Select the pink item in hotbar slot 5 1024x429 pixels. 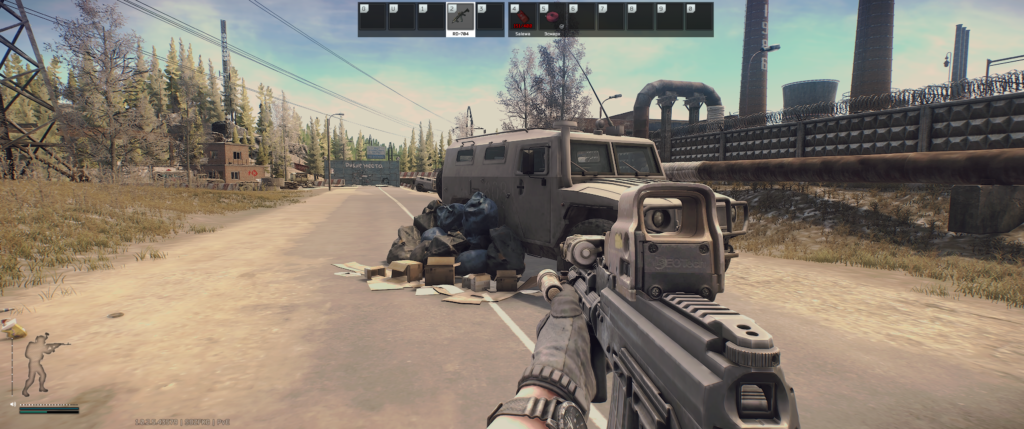[x=551, y=19]
